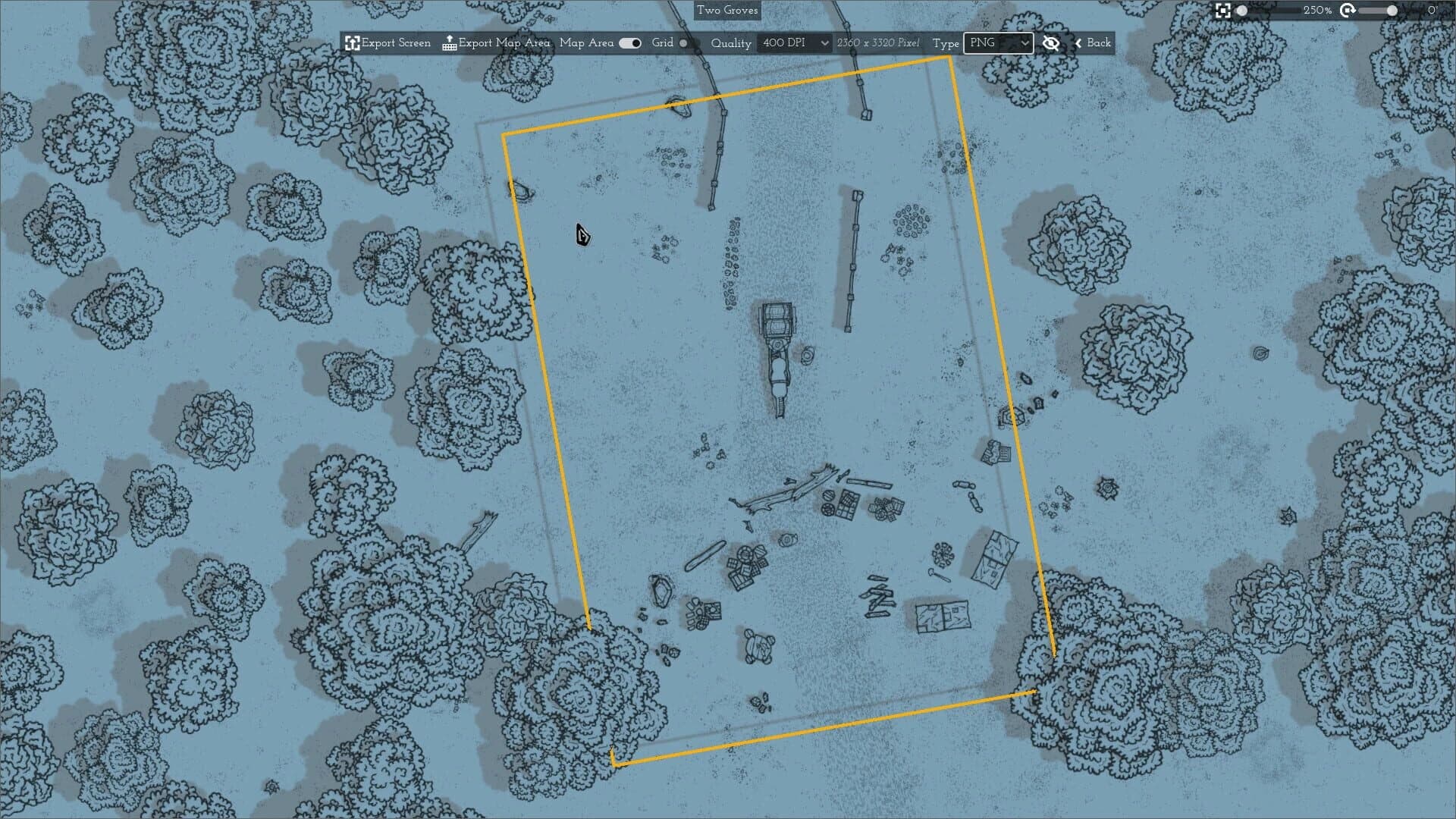
Task: Click the Two Groves map title
Action: (727, 11)
